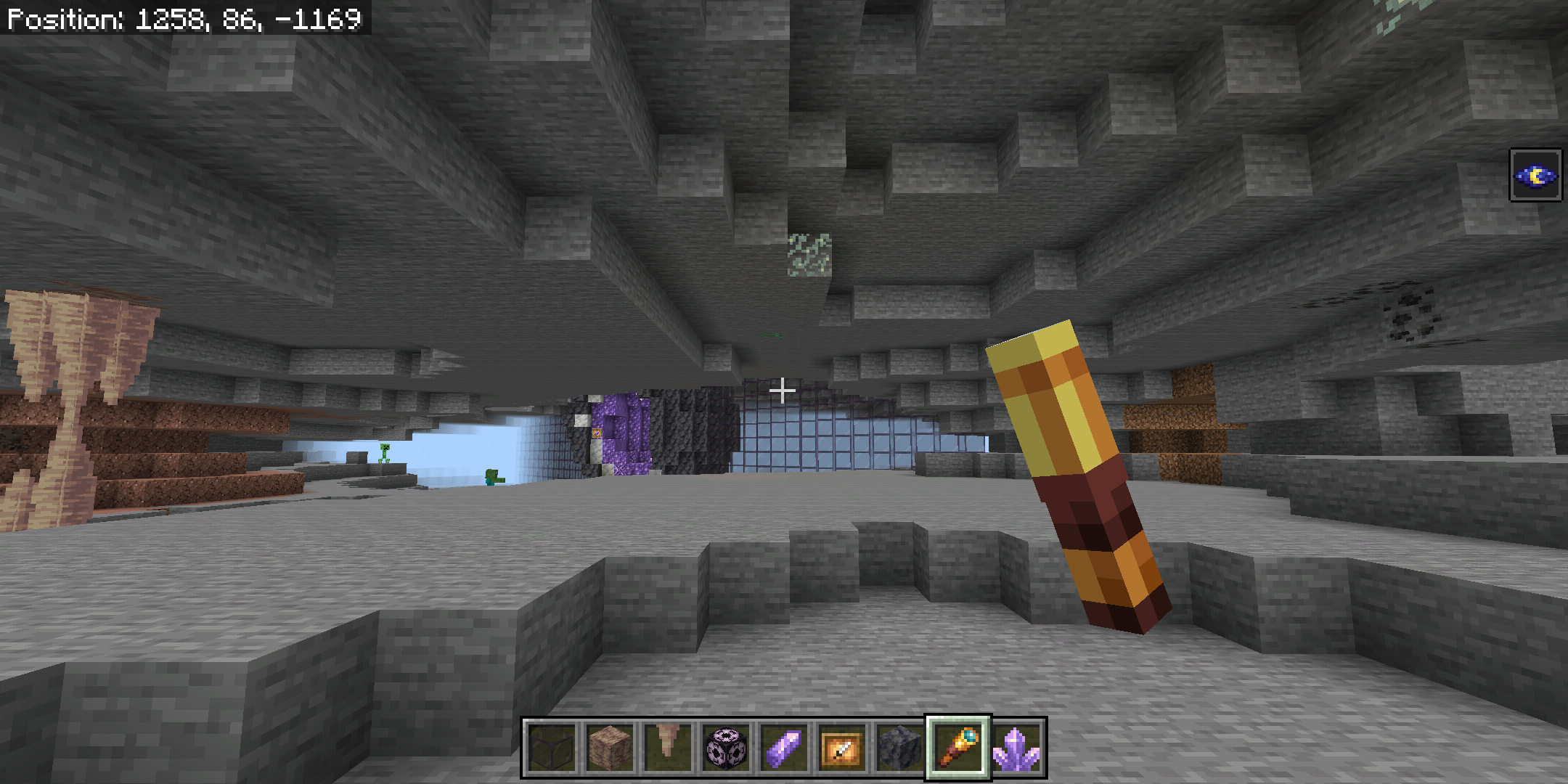1568x784 pixels.
Task: Click the highlighted spyglass hotbar slot
Action: (957, 748)
